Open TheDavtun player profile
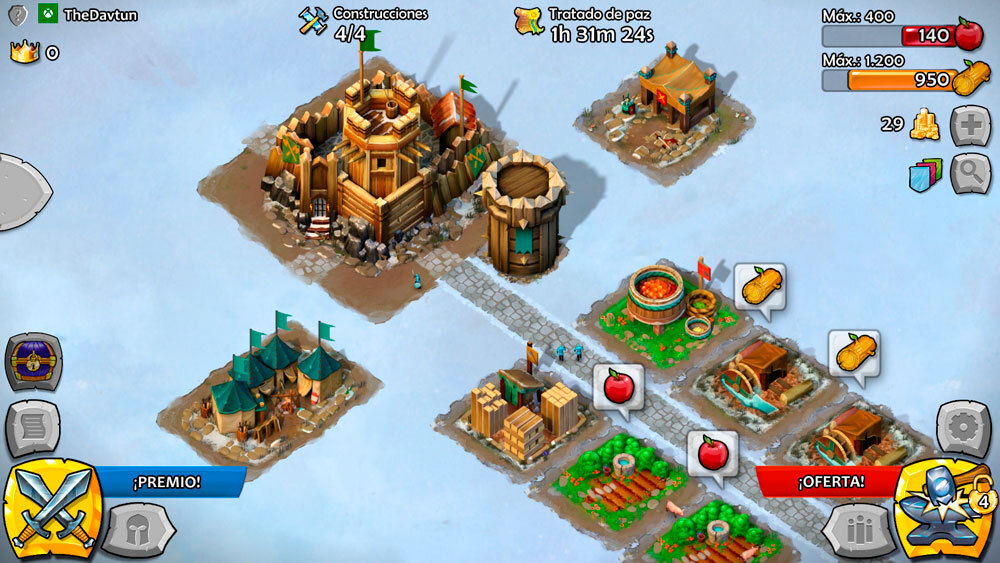The width and height of the screenshot is (1000, 563). [100, 15]
